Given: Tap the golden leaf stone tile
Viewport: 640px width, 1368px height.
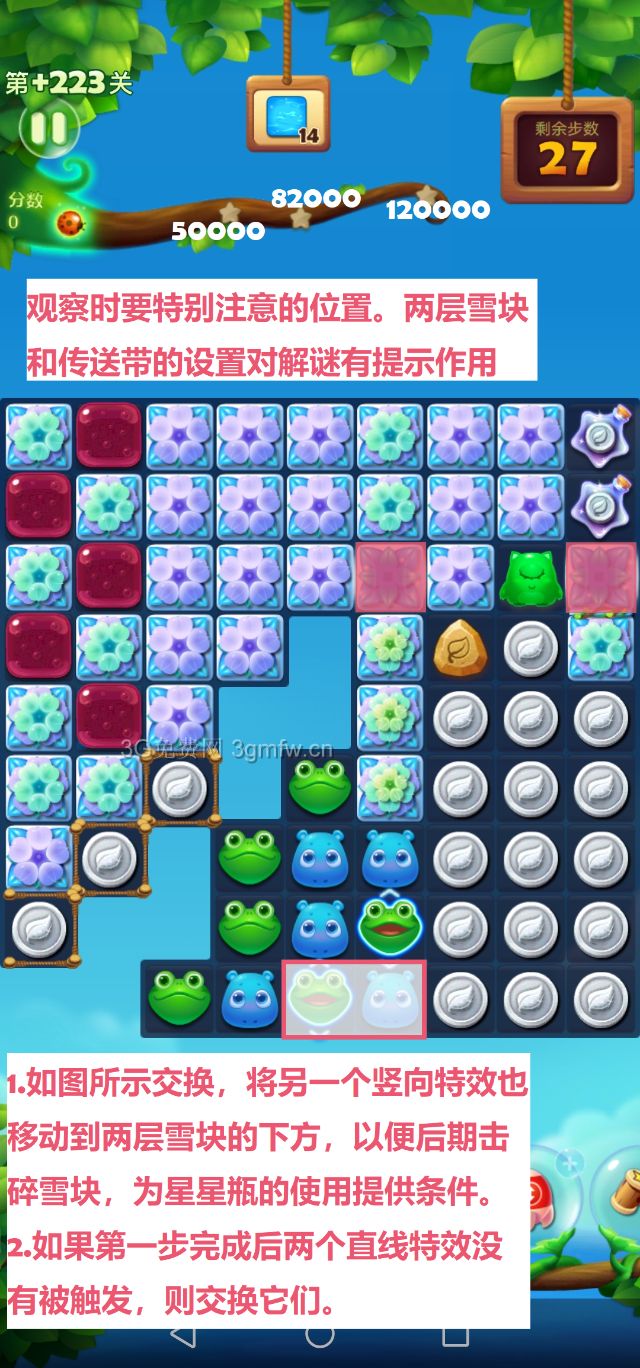Looking at the screenshot, I should 460,648.
